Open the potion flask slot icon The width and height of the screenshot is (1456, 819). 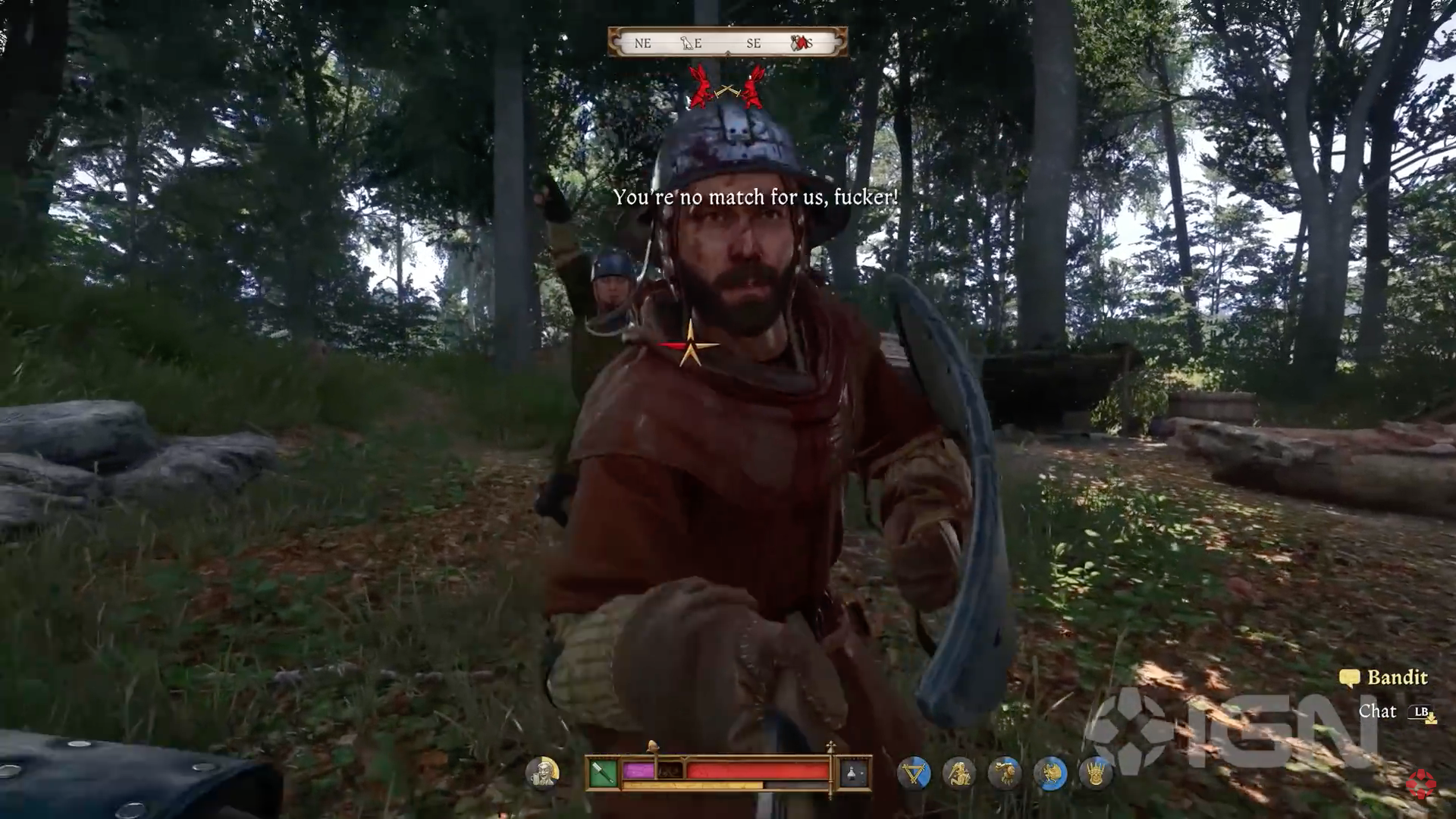(x=851, y=774)
